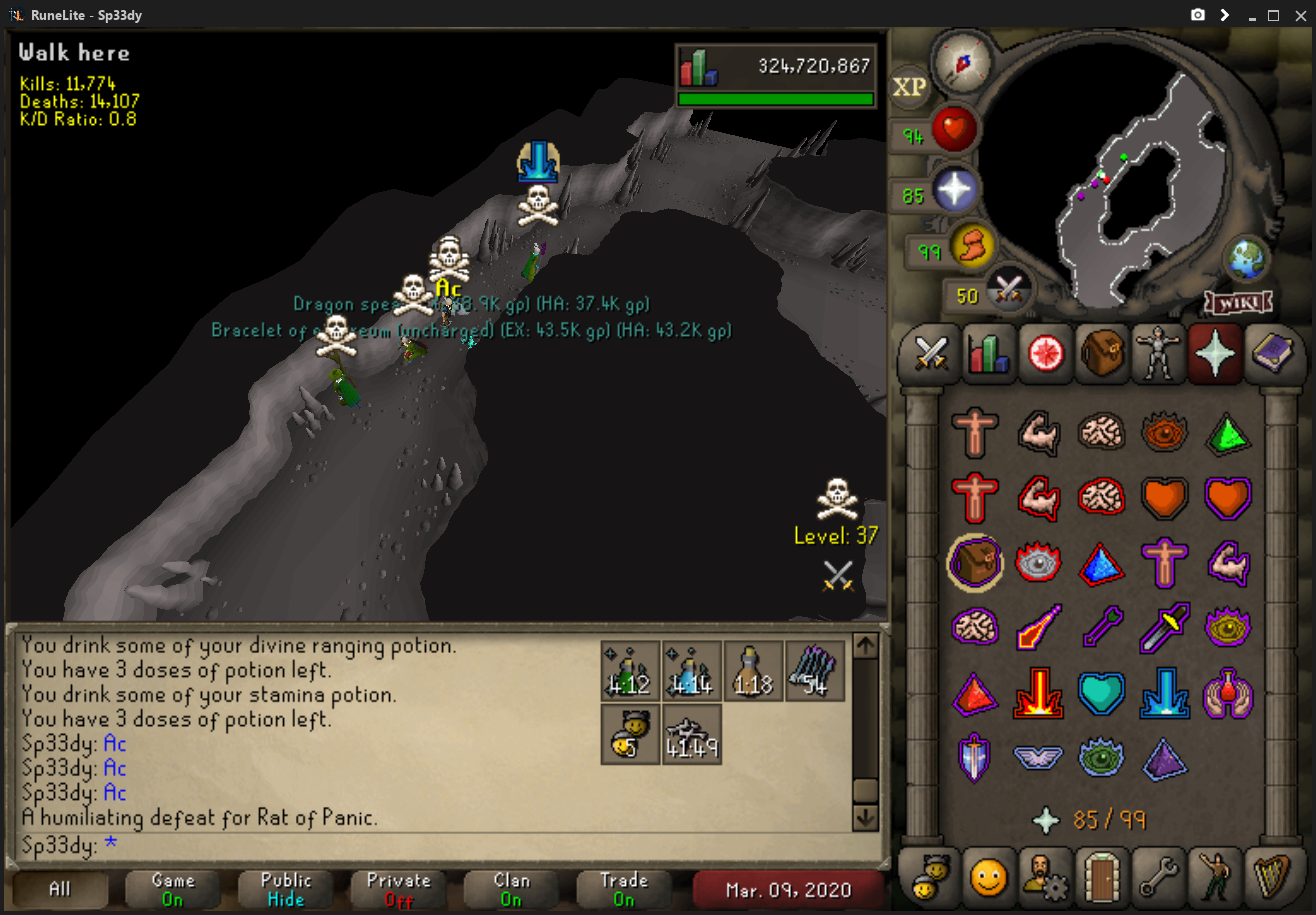1316x915 pixels.
Task: Open the Worn Equipment tab
Action: point(1157,354)
